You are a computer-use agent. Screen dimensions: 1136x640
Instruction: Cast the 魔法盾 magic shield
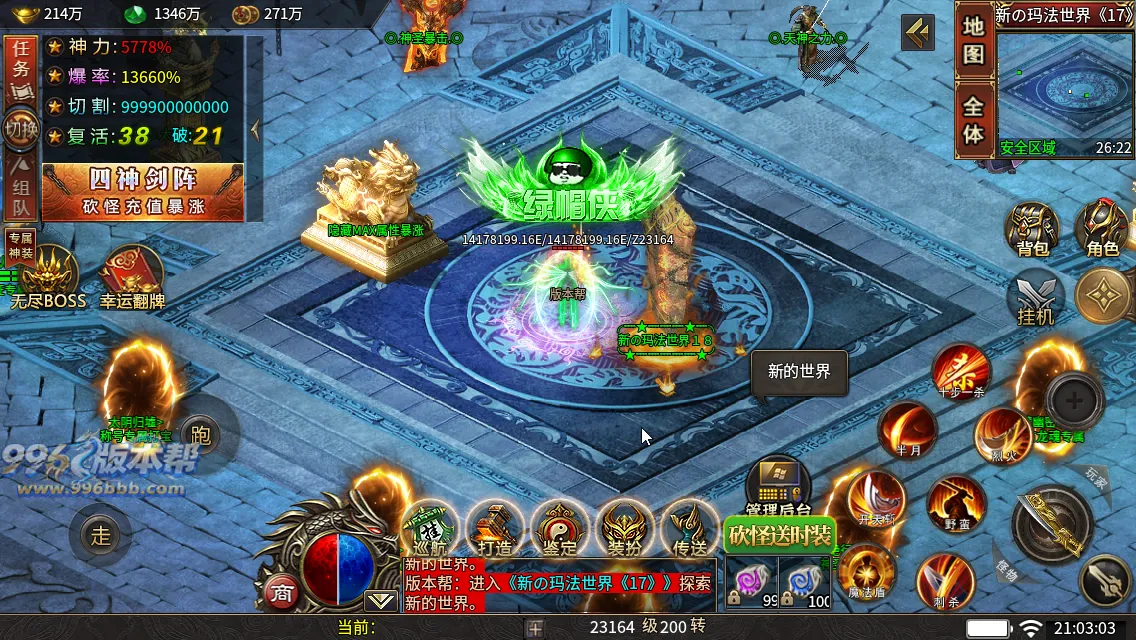pyautogui.click(x=866, y=573)
